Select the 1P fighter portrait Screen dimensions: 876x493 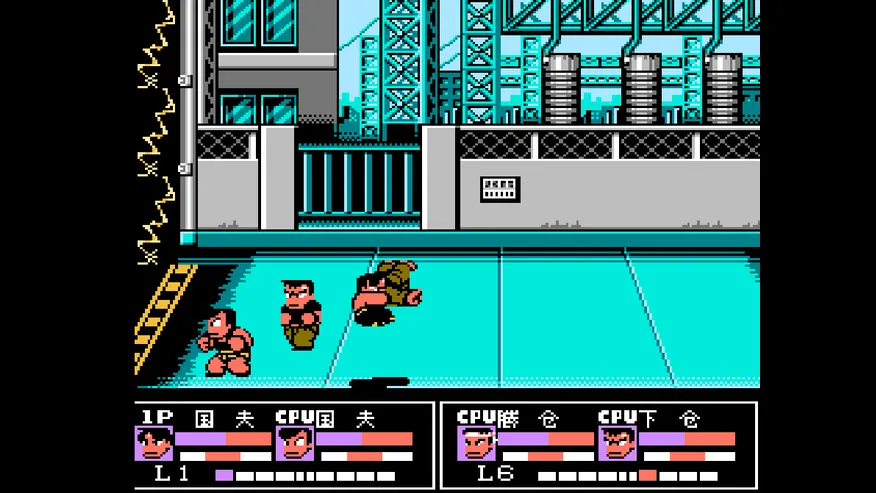coord(154,443)
